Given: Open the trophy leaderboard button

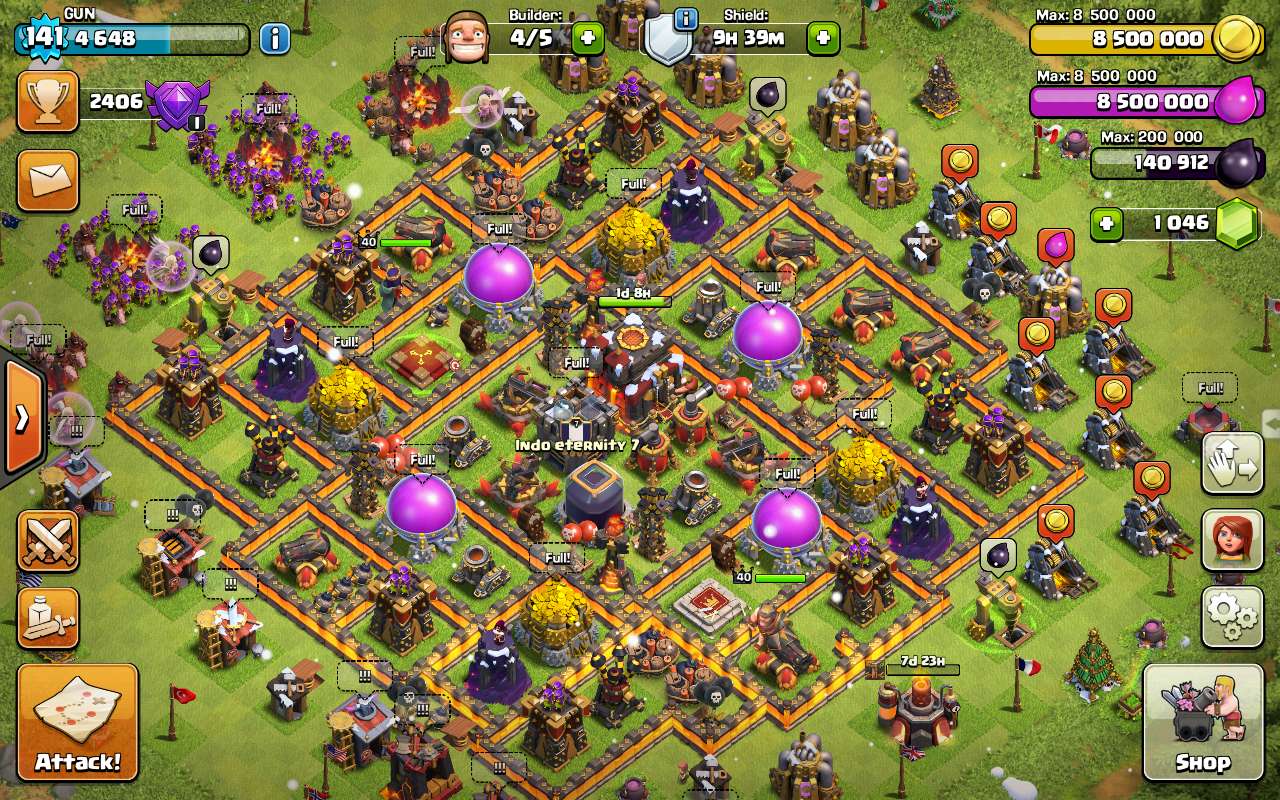Looking at the screenshot, I should point(47,101).
